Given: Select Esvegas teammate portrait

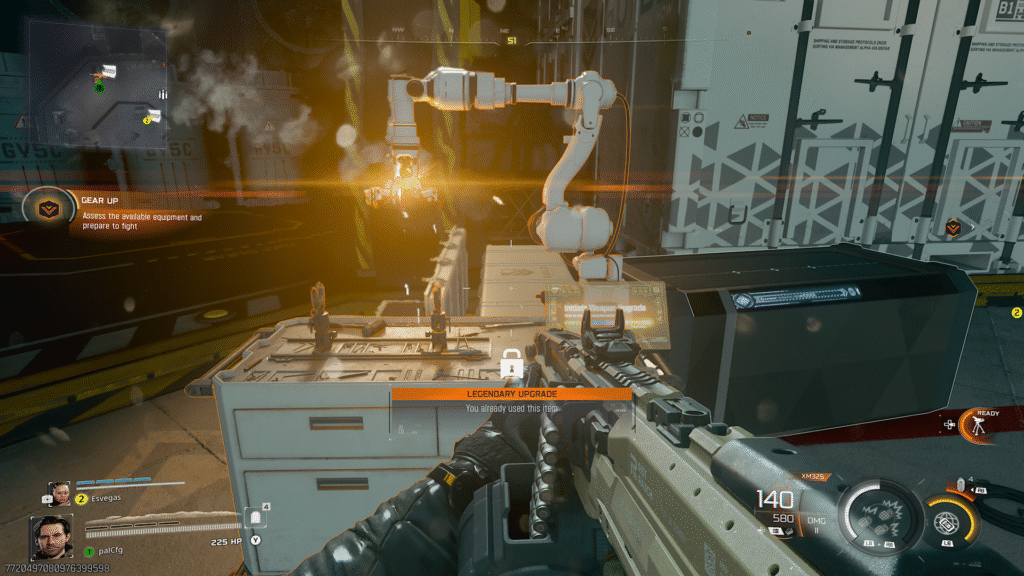Looking at the screenshot, I should pos(59,493).
